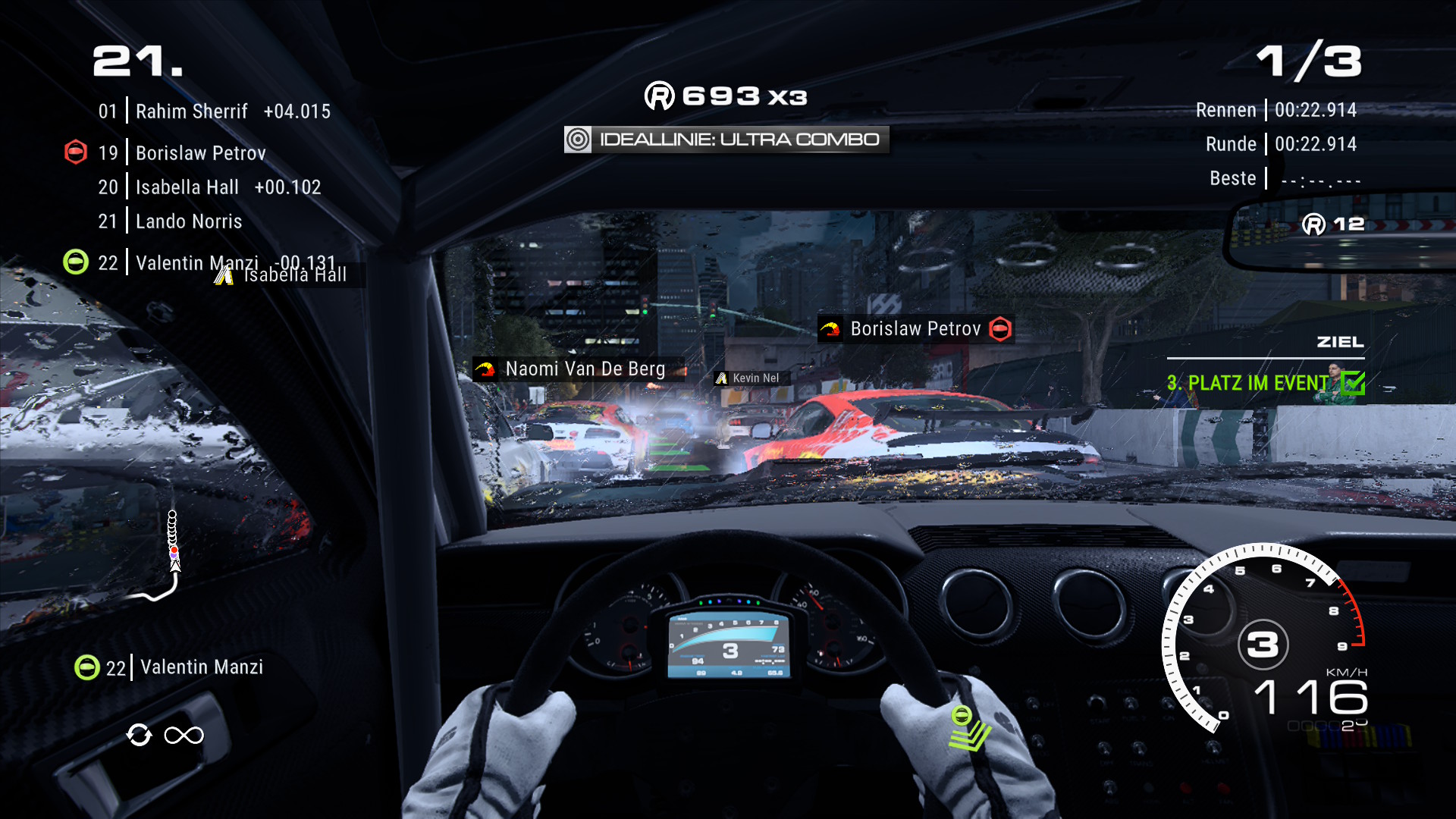Select the teammate panel below the minimap
The height and width of the screenshot is (819, 1456).
[170, 667]
